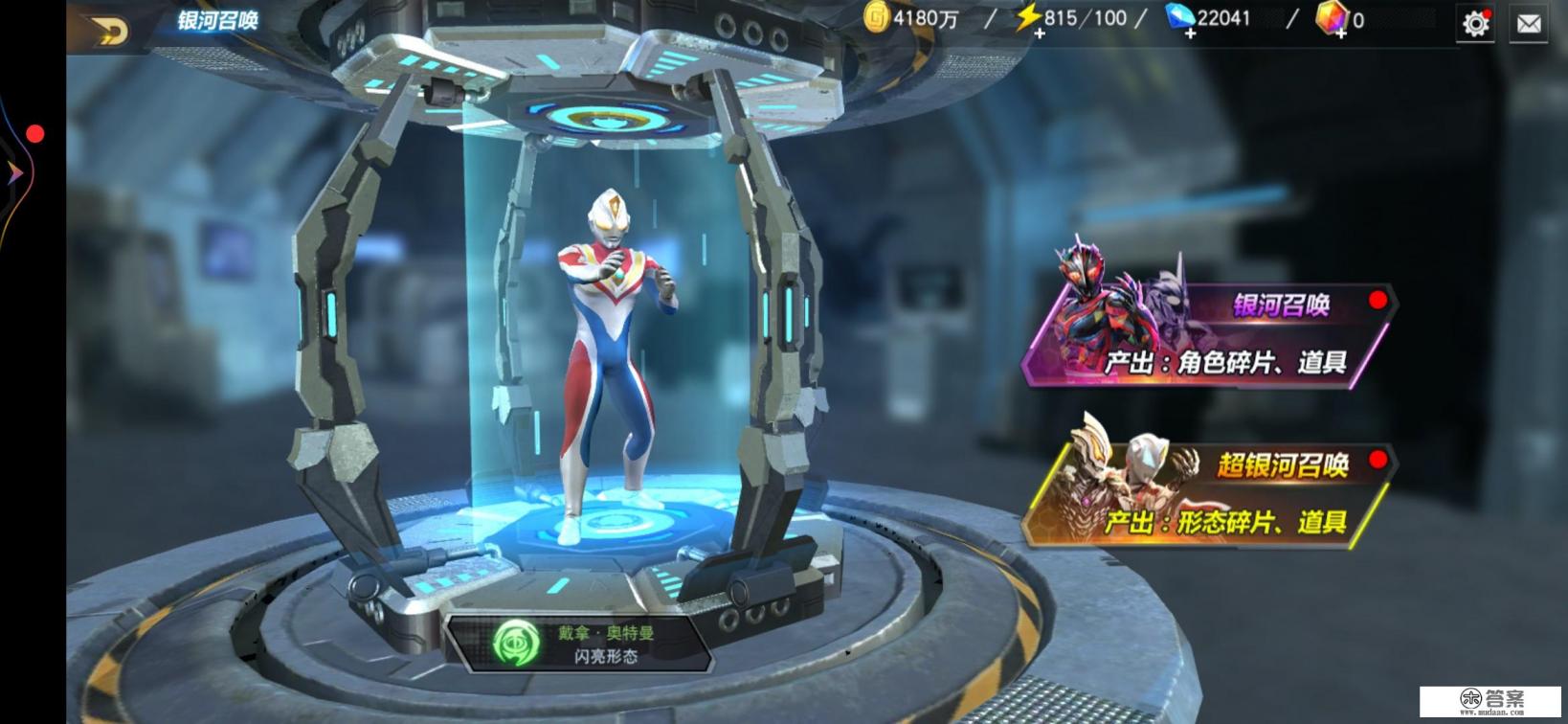
Task: Open the 银河召唤 summon banner
Action: 1208,333
